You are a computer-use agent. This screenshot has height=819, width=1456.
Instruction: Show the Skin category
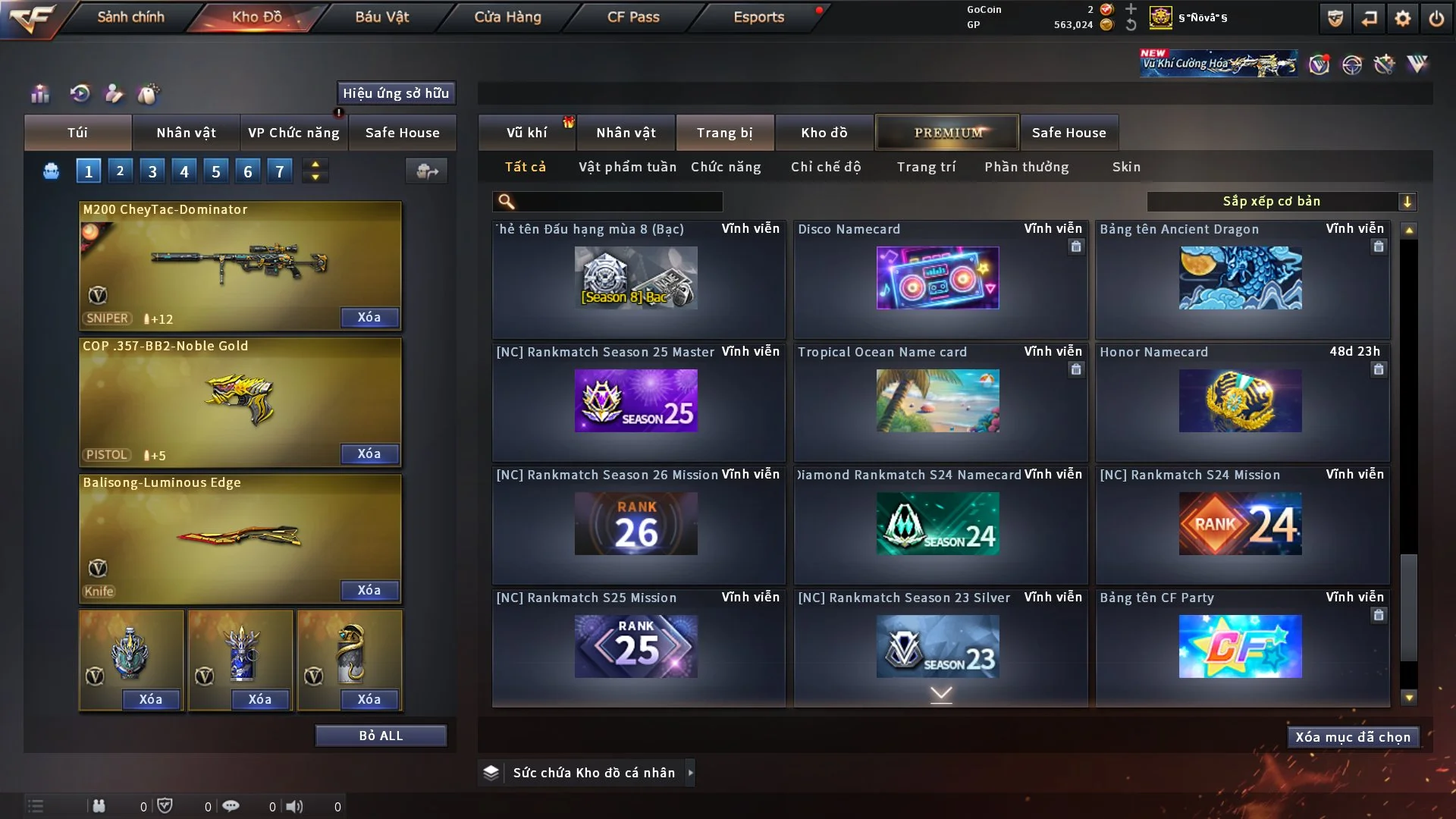click(1126, 167)
